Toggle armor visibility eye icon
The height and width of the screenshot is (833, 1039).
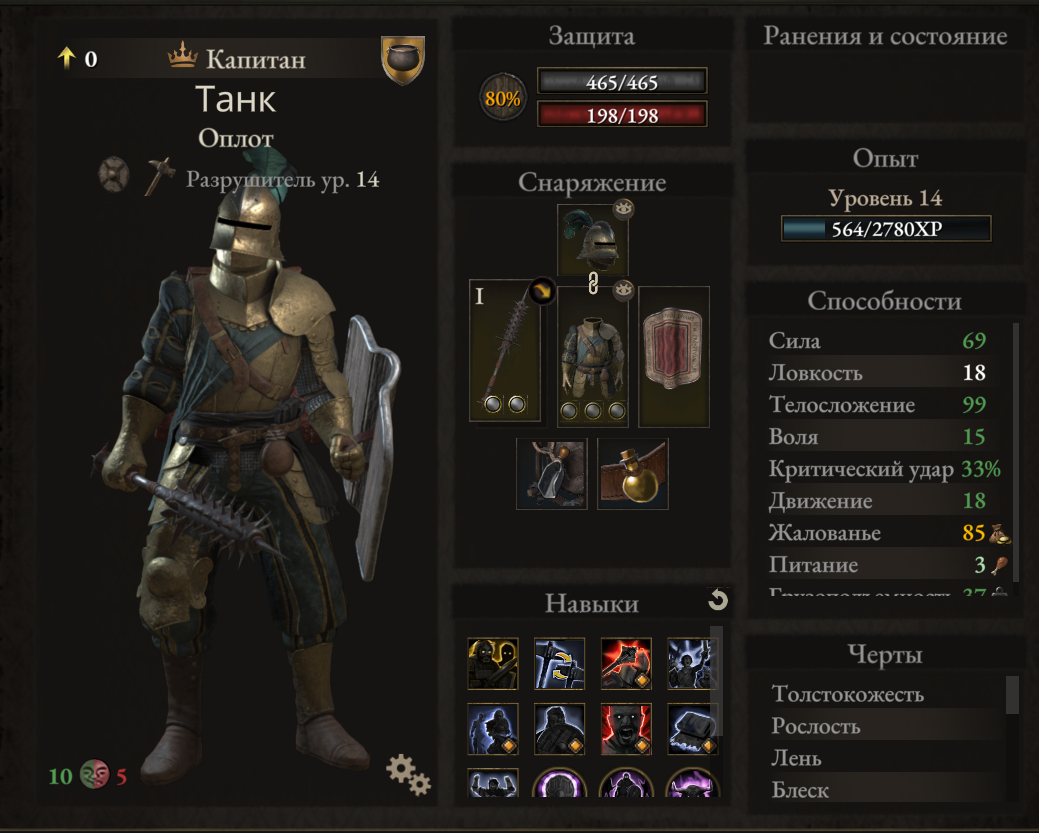point(624,289)
